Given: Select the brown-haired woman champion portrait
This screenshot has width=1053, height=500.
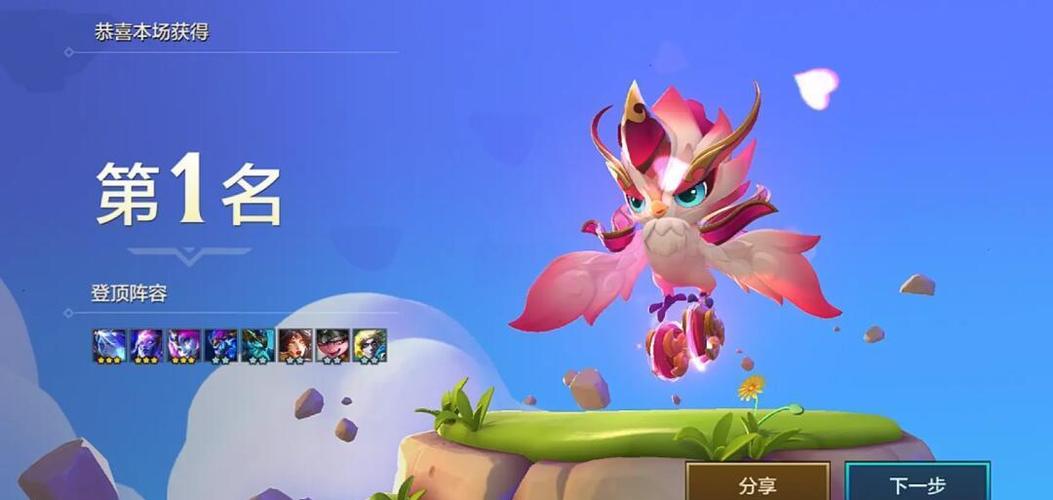Looking at the screenshot, I should coord(295,345).
